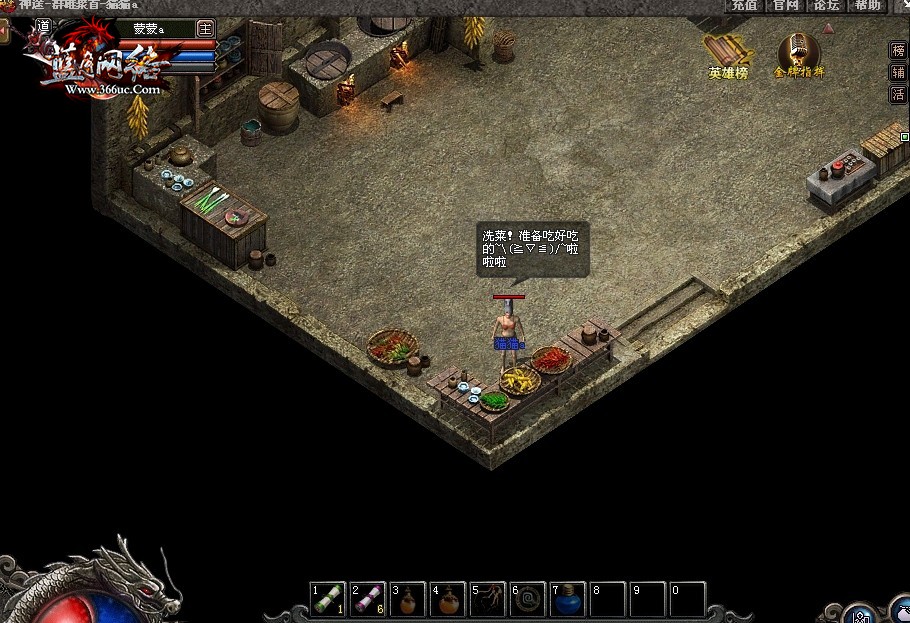Open the 金牌指挥 microphone icon
Screen dimensions: 910x623
pos(798,56)
